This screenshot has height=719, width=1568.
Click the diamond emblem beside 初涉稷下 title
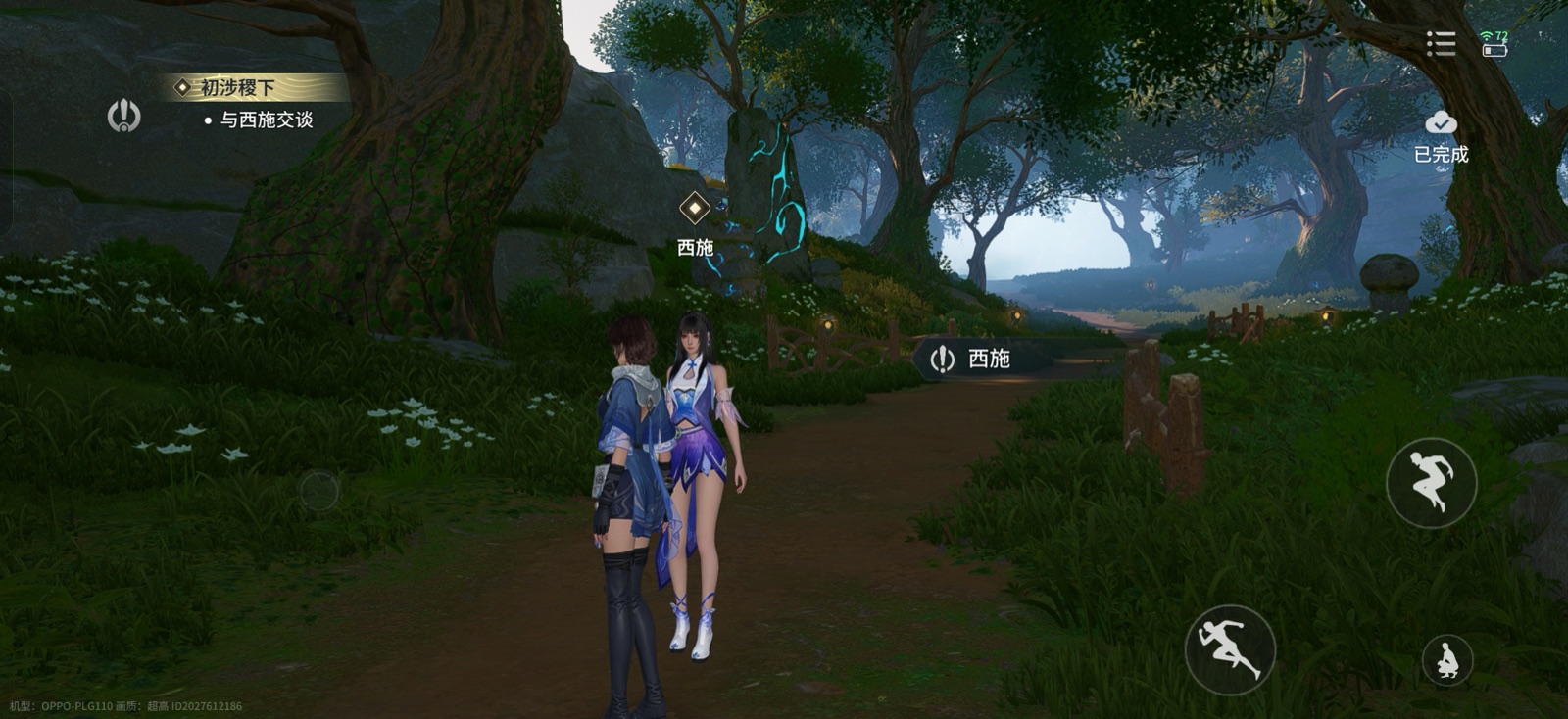[180, 86]
